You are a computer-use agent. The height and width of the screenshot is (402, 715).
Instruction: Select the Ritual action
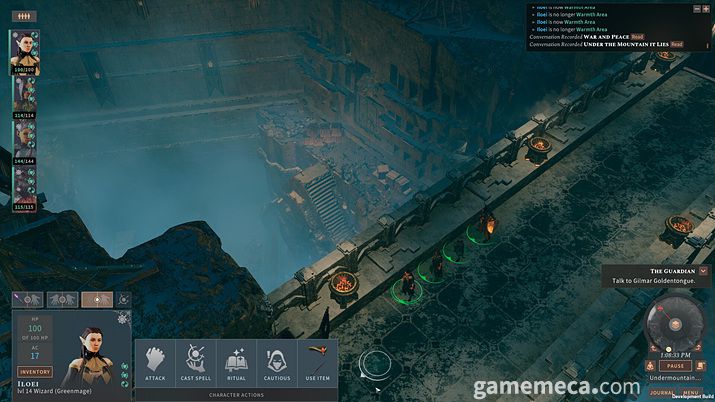pyautogui.click(x=236, y=363)
